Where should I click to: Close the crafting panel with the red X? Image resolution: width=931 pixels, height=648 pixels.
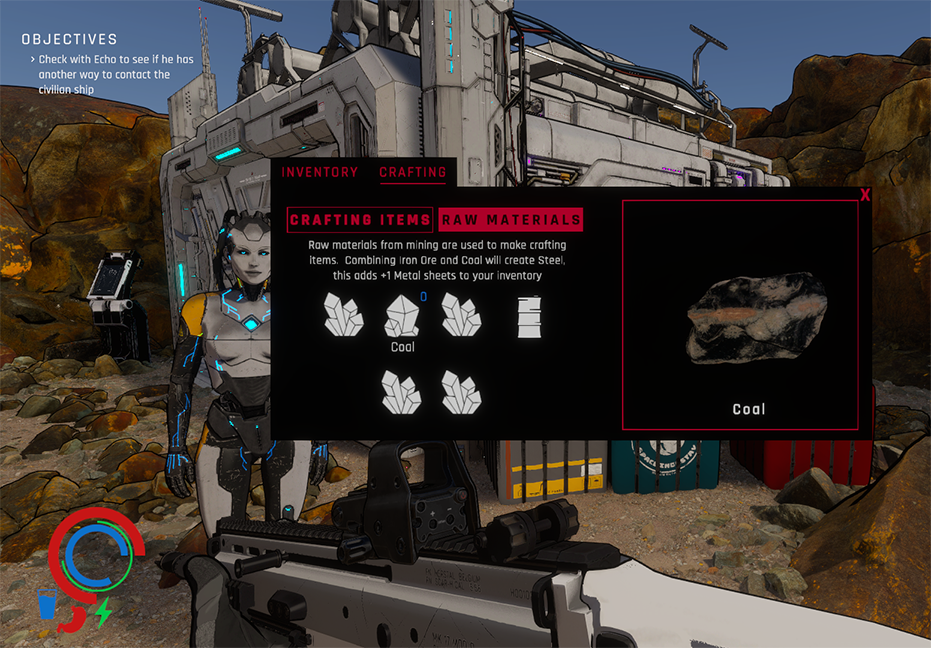[x=865, y=195]
